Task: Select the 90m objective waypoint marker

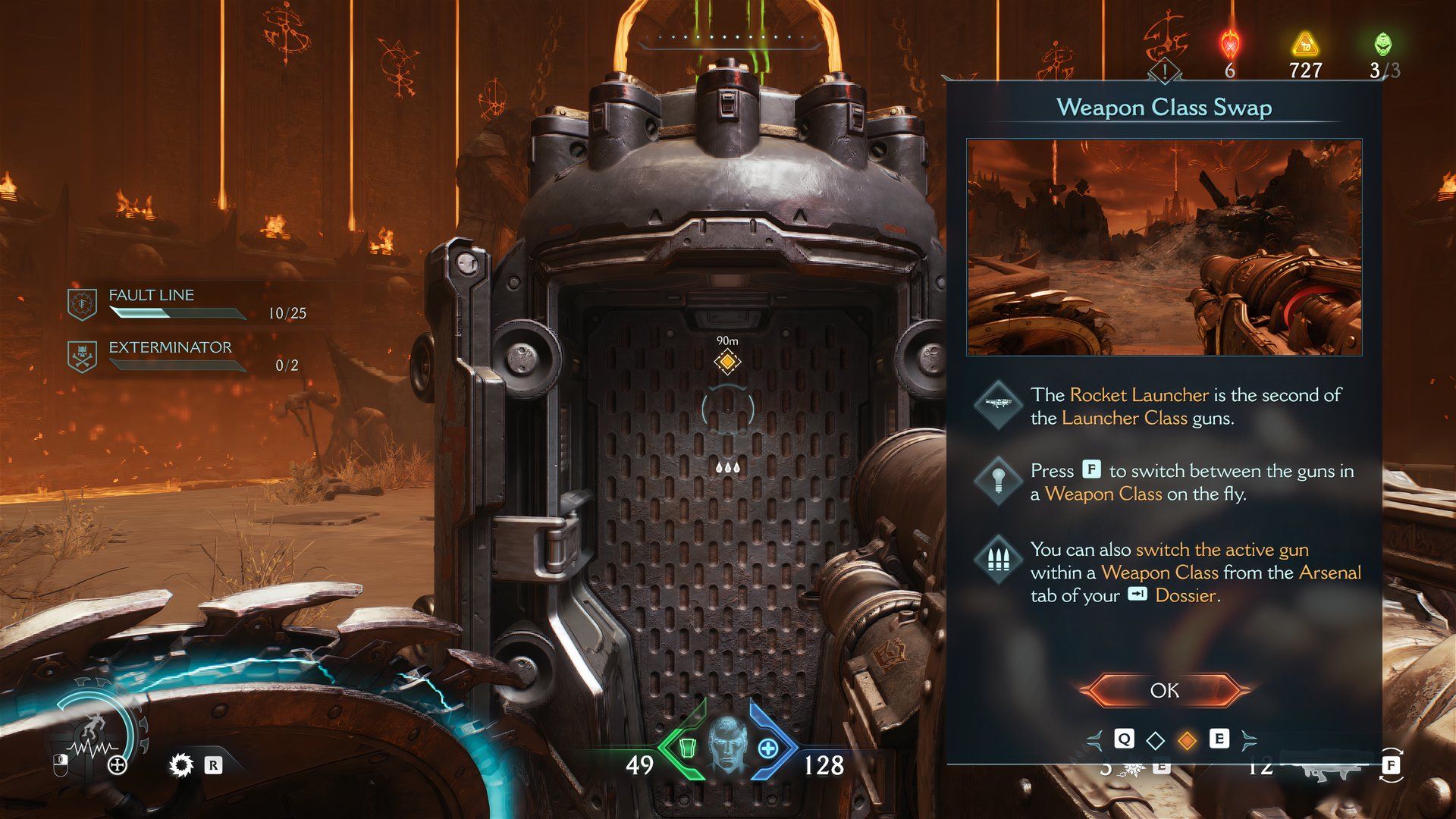Action: pyautogui.click(x=727, y=362)
